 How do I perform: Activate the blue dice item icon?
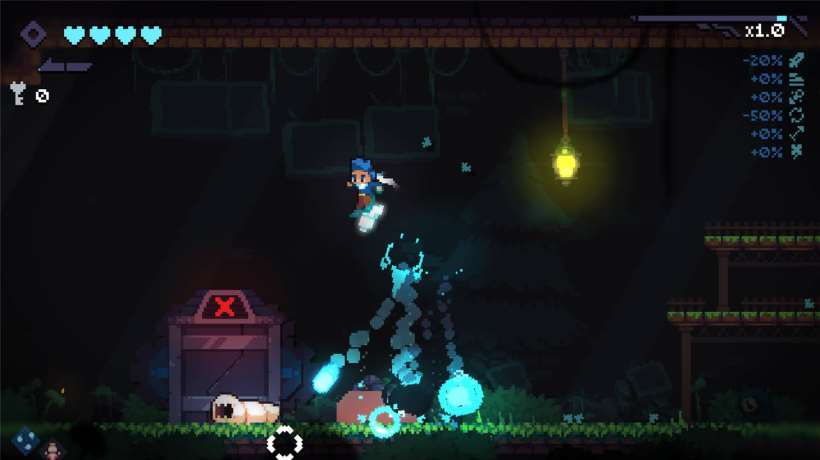coord(24,441)
